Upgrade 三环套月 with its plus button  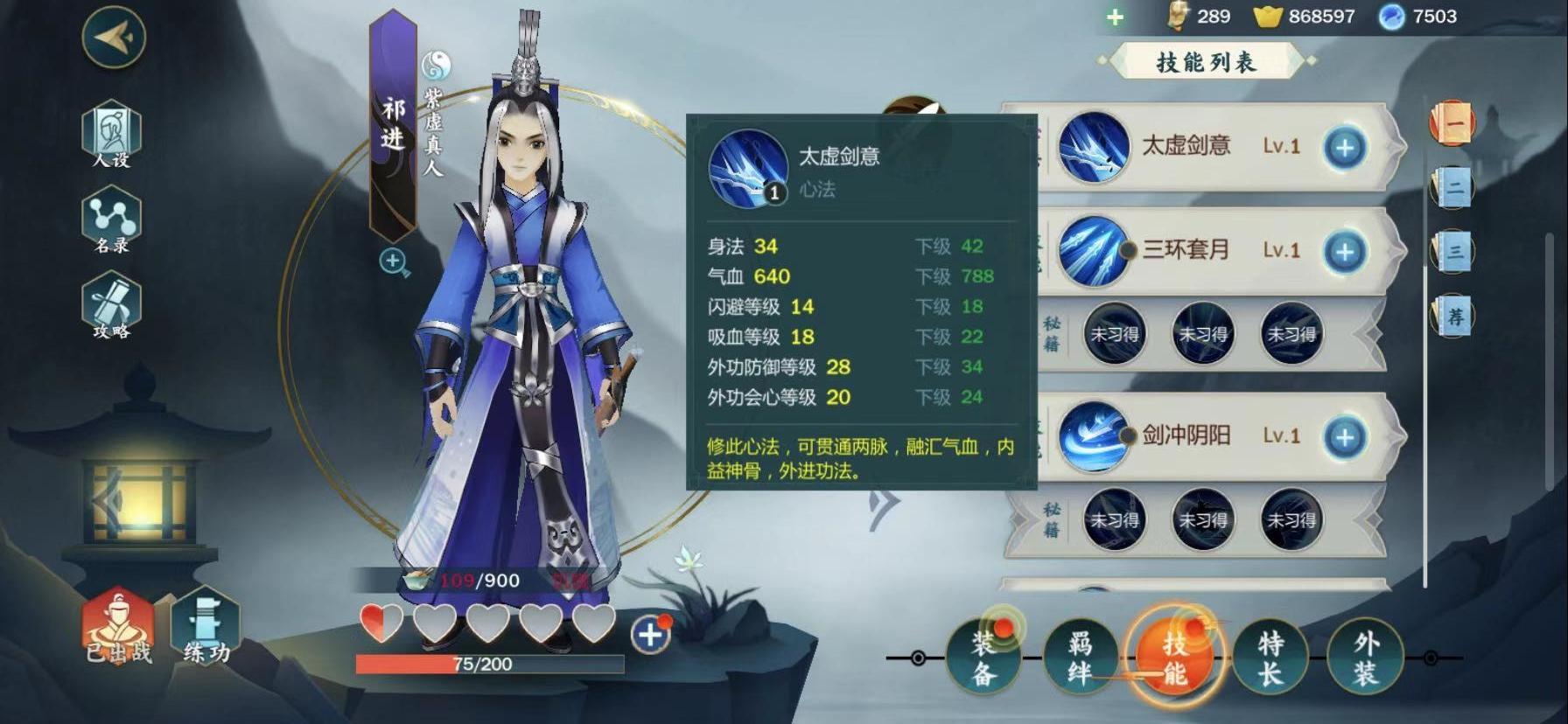pos(1345,252)
